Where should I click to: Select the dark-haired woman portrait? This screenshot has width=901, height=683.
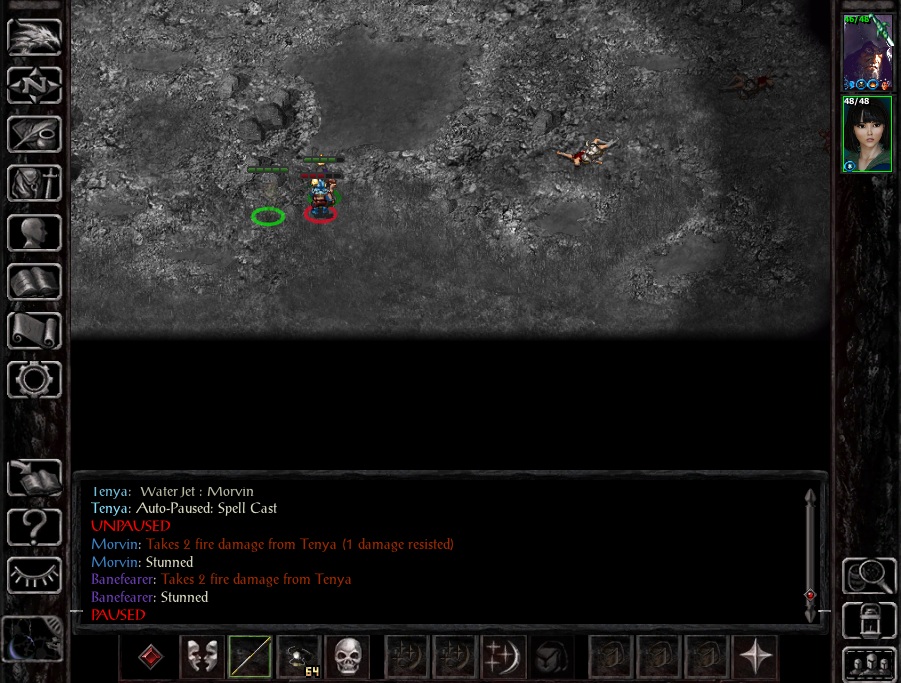[867, 134]
